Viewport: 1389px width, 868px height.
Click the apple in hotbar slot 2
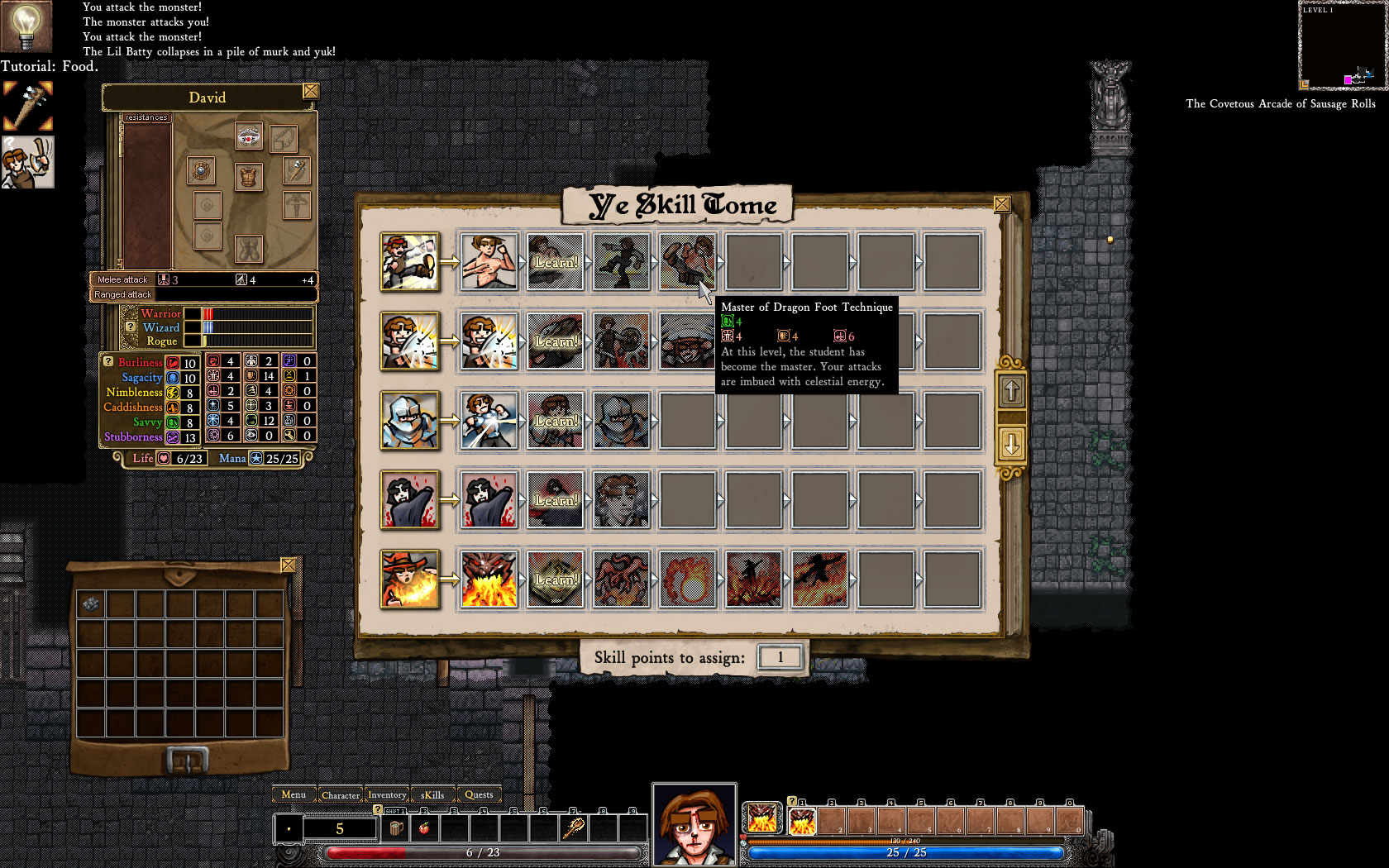pos(424,827)
